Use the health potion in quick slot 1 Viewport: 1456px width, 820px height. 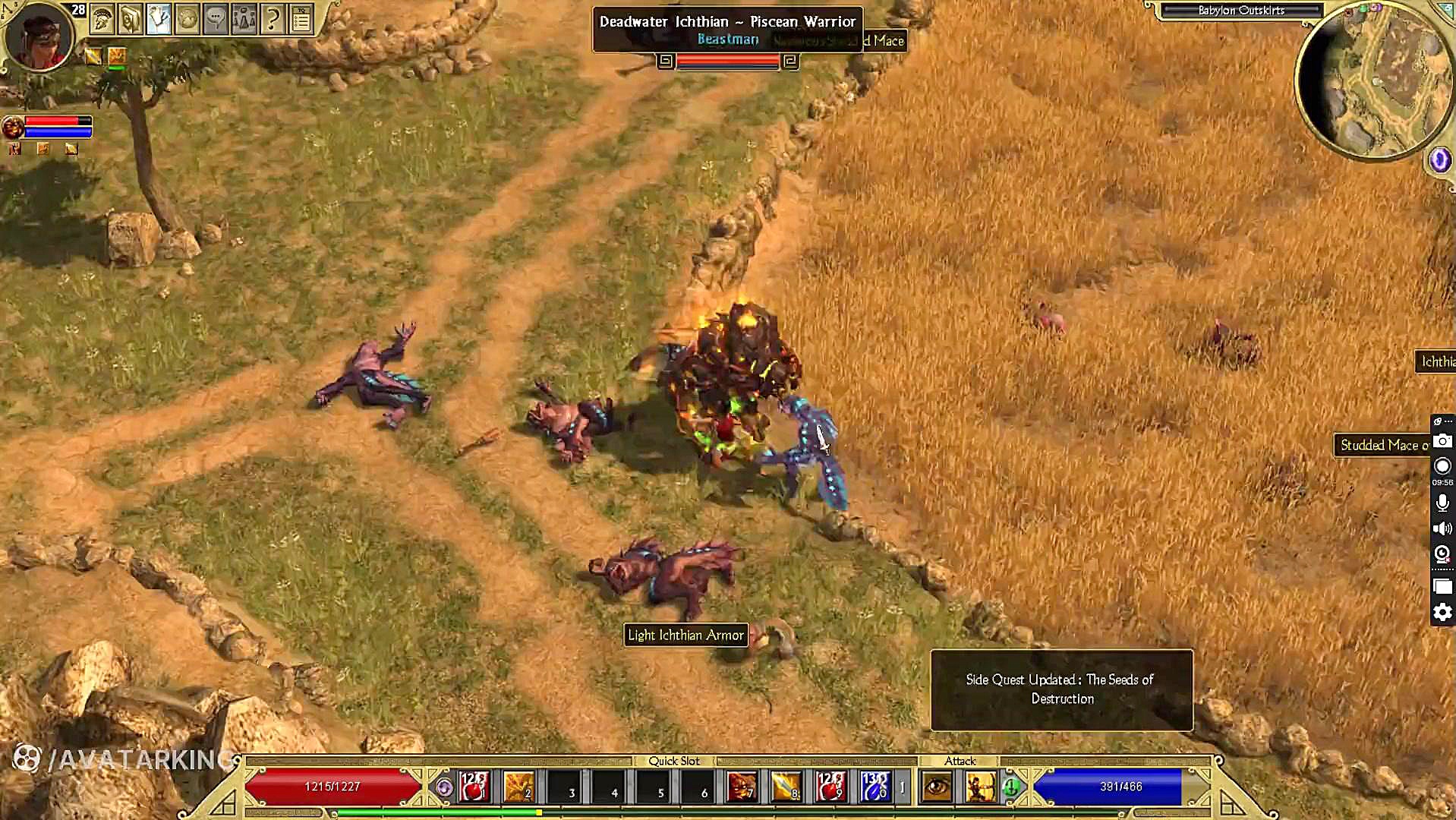474,787
